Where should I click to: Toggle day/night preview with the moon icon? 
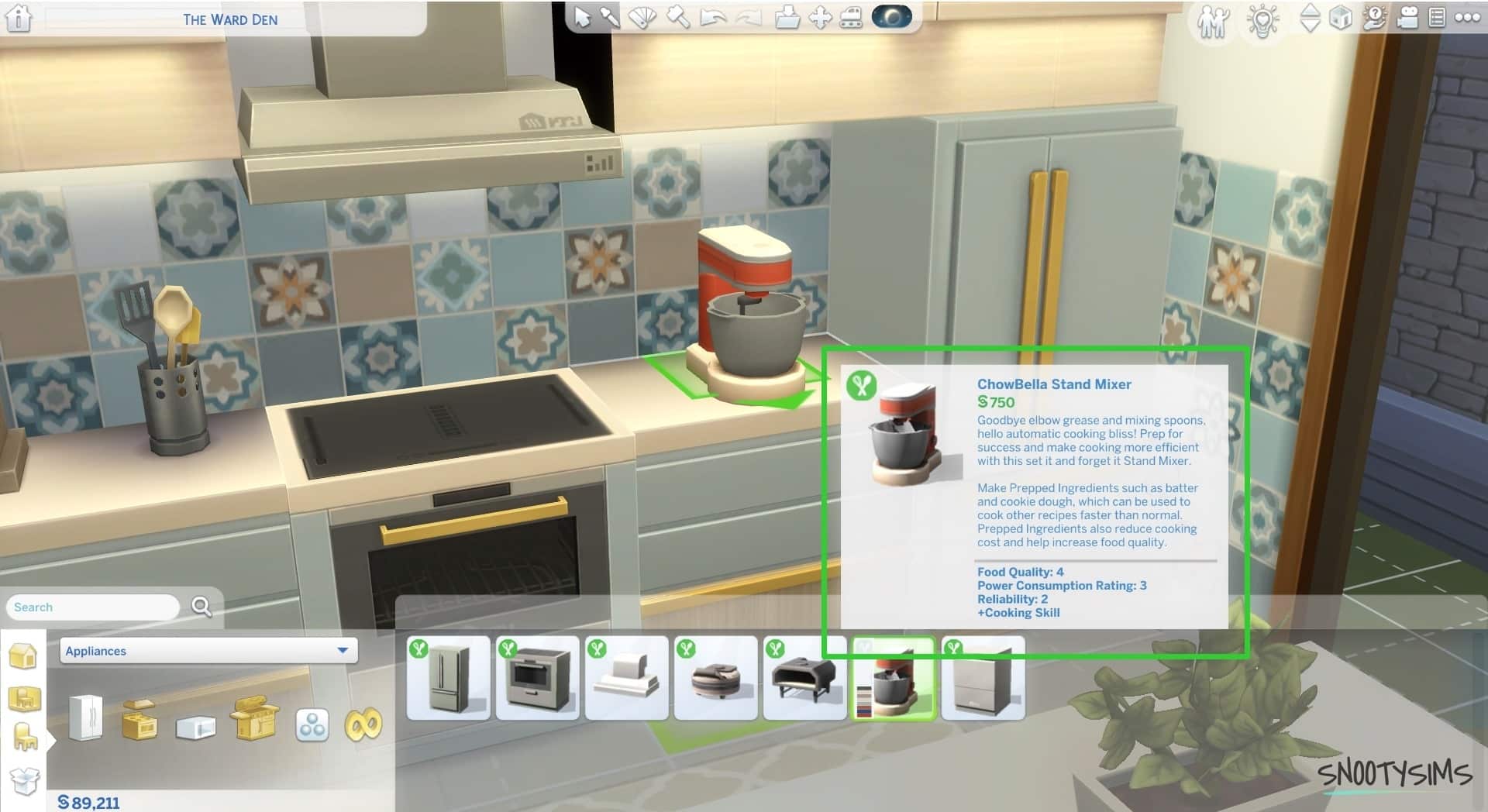[x=891, y=17]
